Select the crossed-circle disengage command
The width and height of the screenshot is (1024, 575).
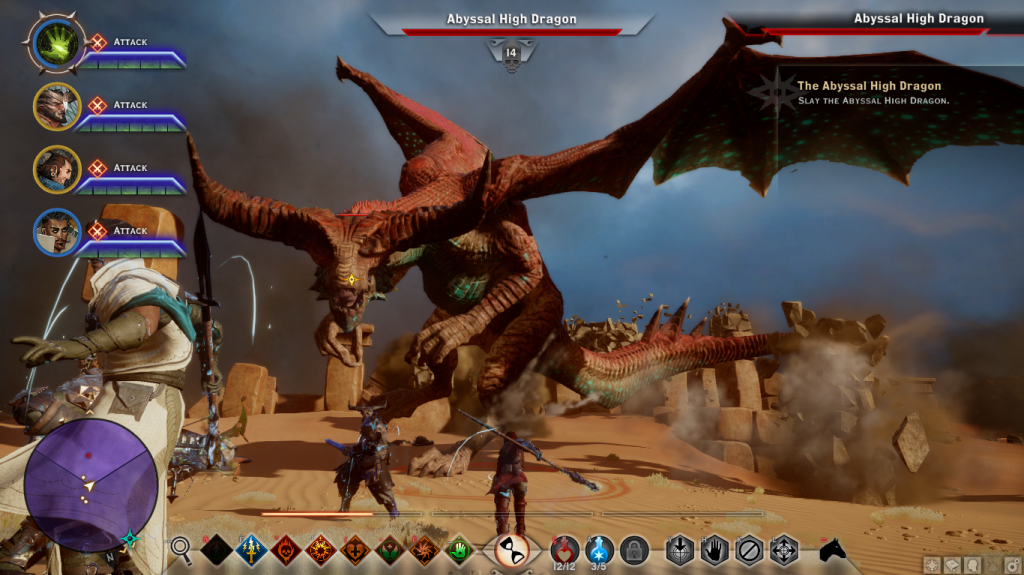click(x=749, y=549)
